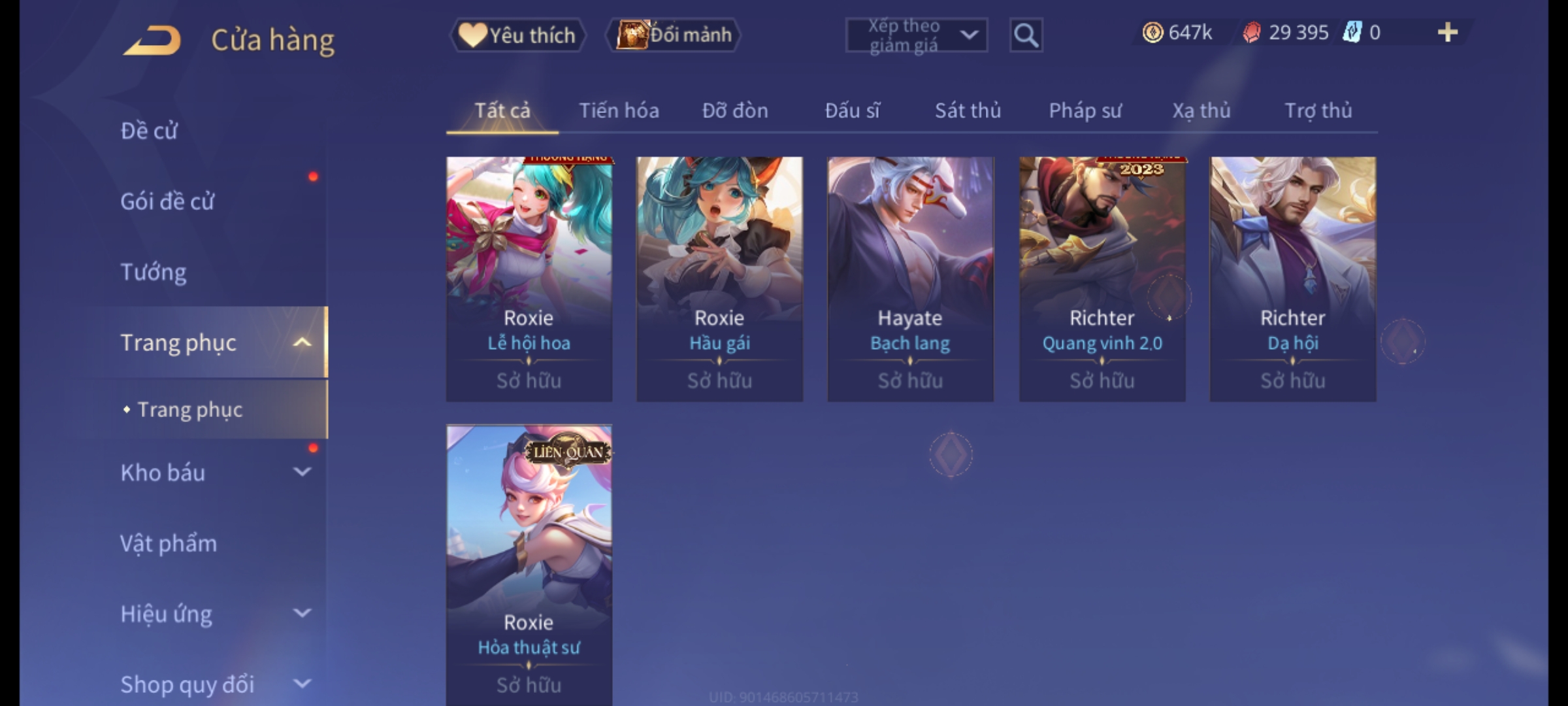Click the magnifying glass search button
The height and width of the screenshot is (706, 1568).
1026,35
